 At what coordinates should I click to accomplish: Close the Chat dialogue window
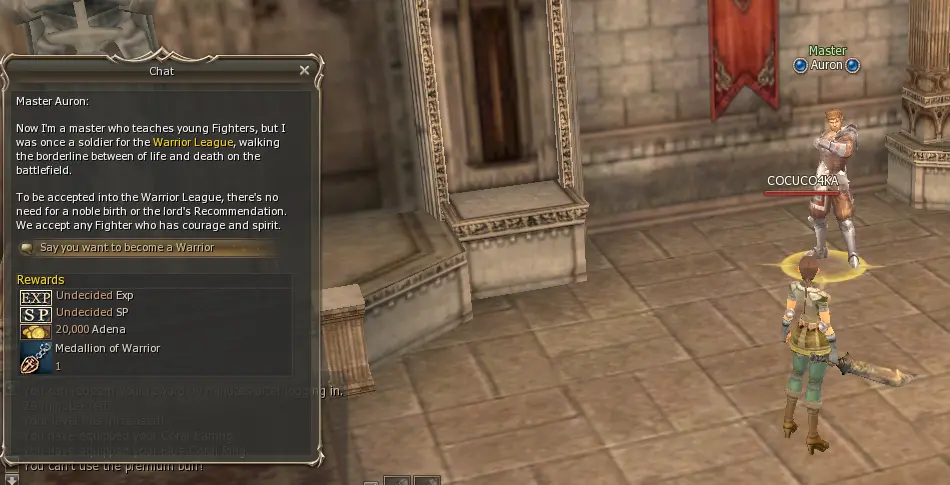(304, 71)
